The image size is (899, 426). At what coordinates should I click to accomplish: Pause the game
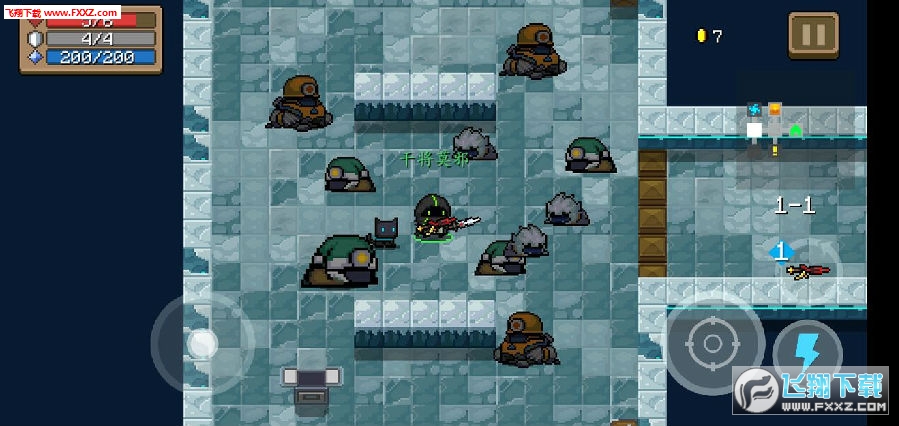pos(813,35)
